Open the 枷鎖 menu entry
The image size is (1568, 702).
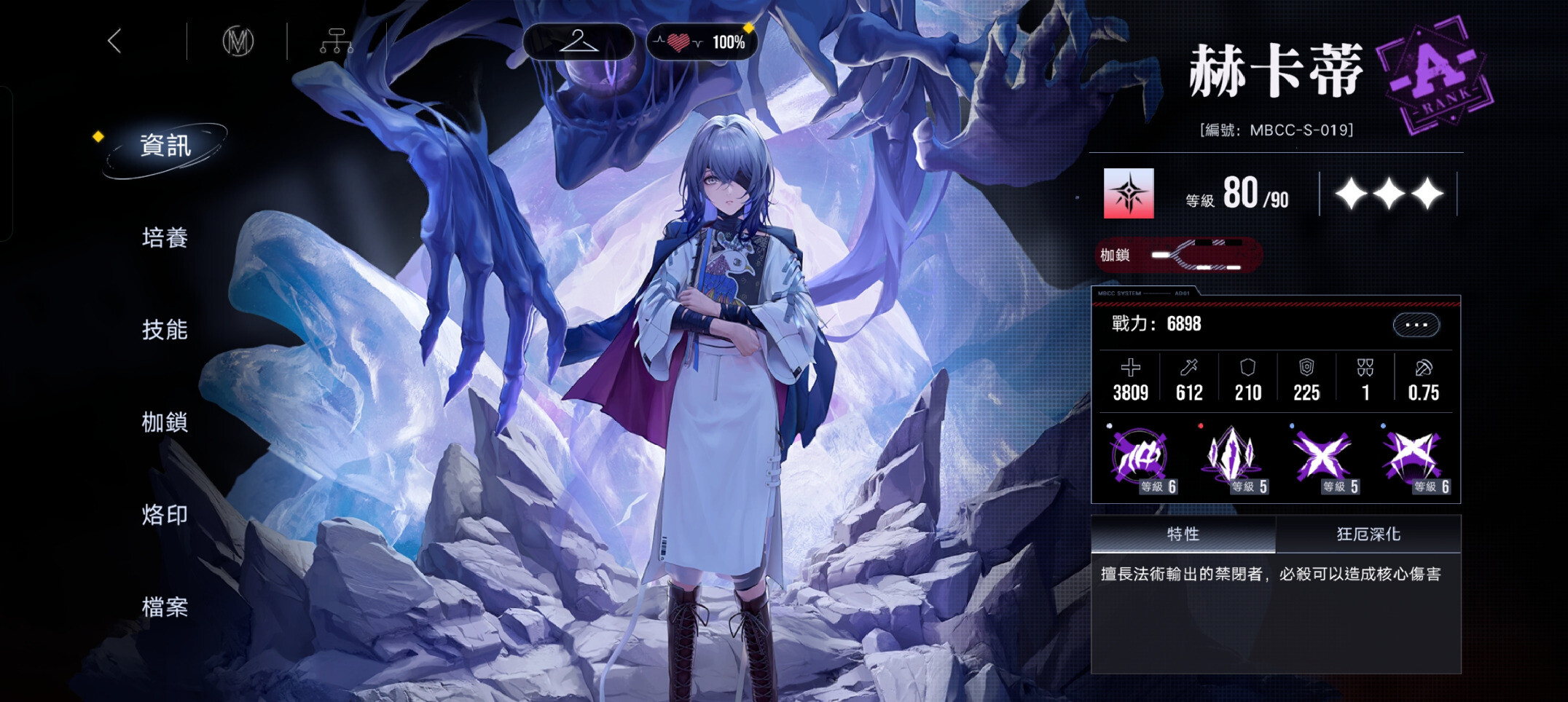(x=165, y=422)
